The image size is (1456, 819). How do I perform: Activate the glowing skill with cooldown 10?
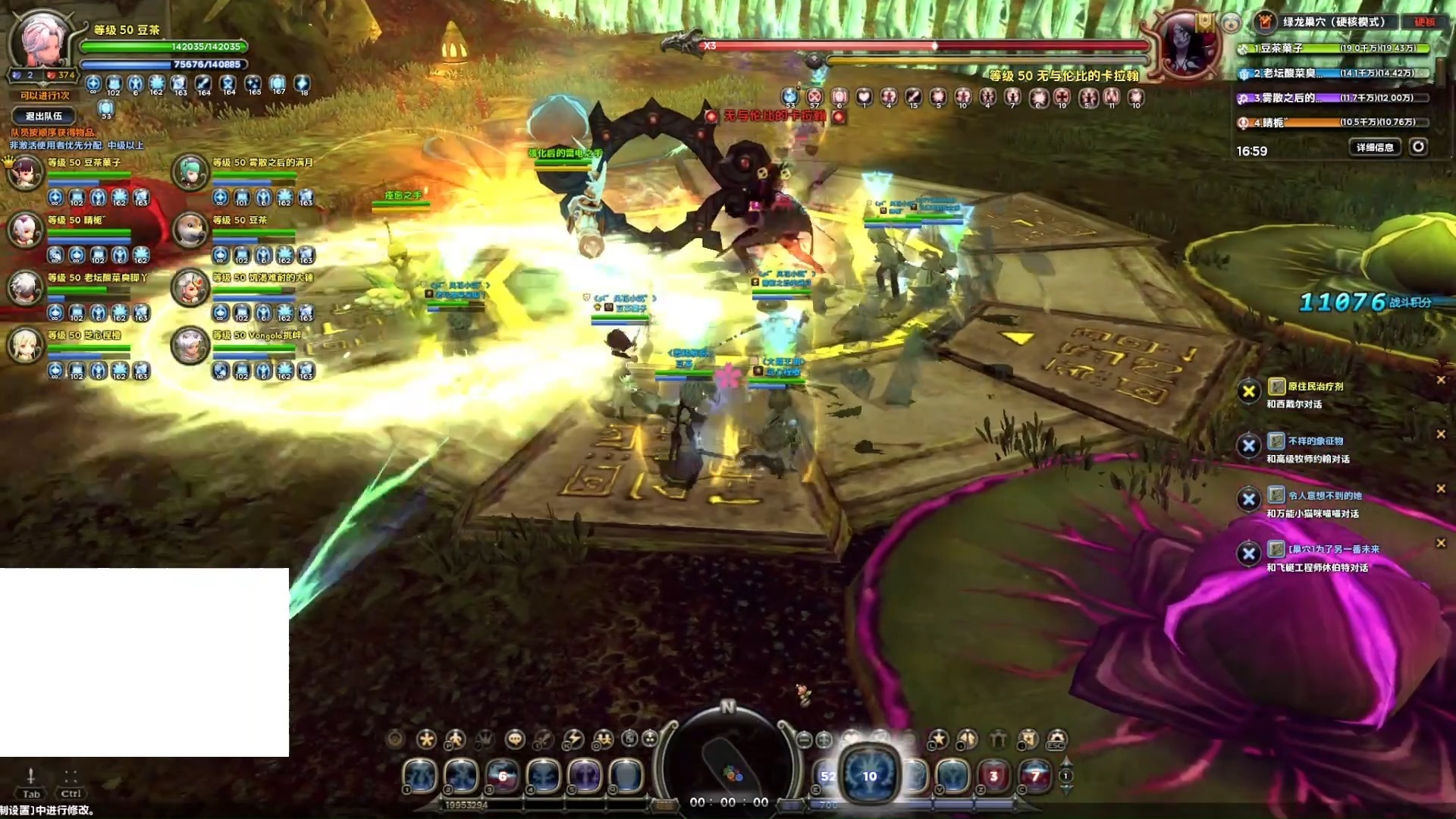[869, 775]
